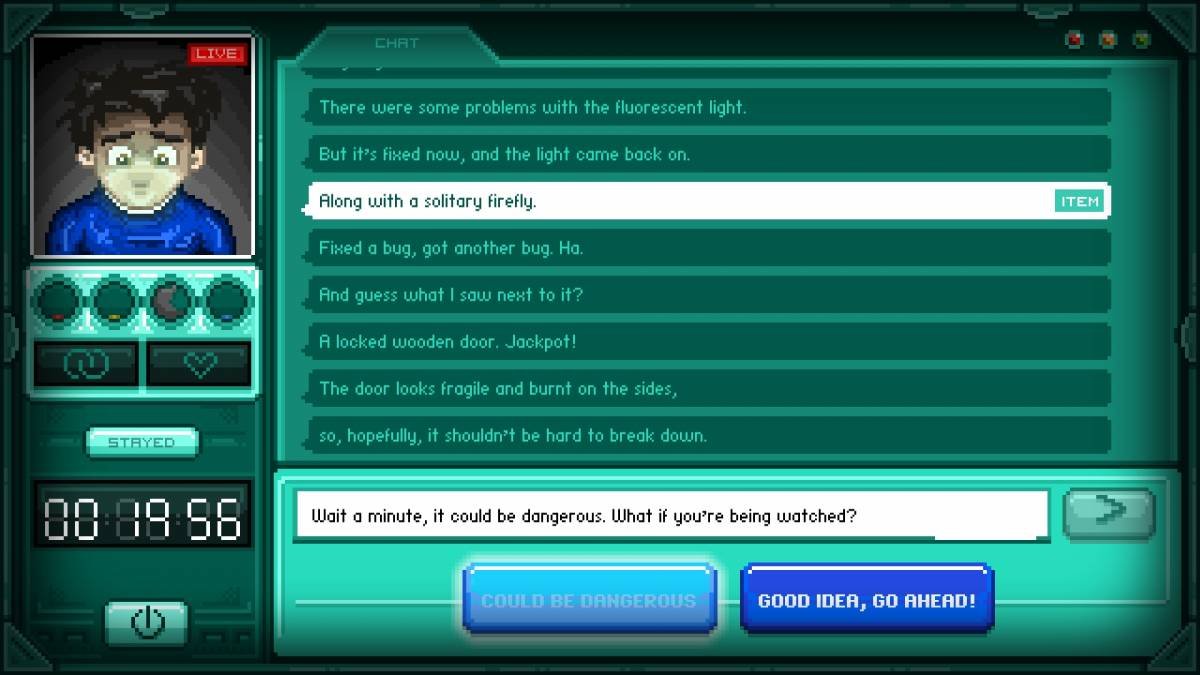Open the linked rings icon panel
Viewport: 1200px width, 675px height.
pos(85,365)
